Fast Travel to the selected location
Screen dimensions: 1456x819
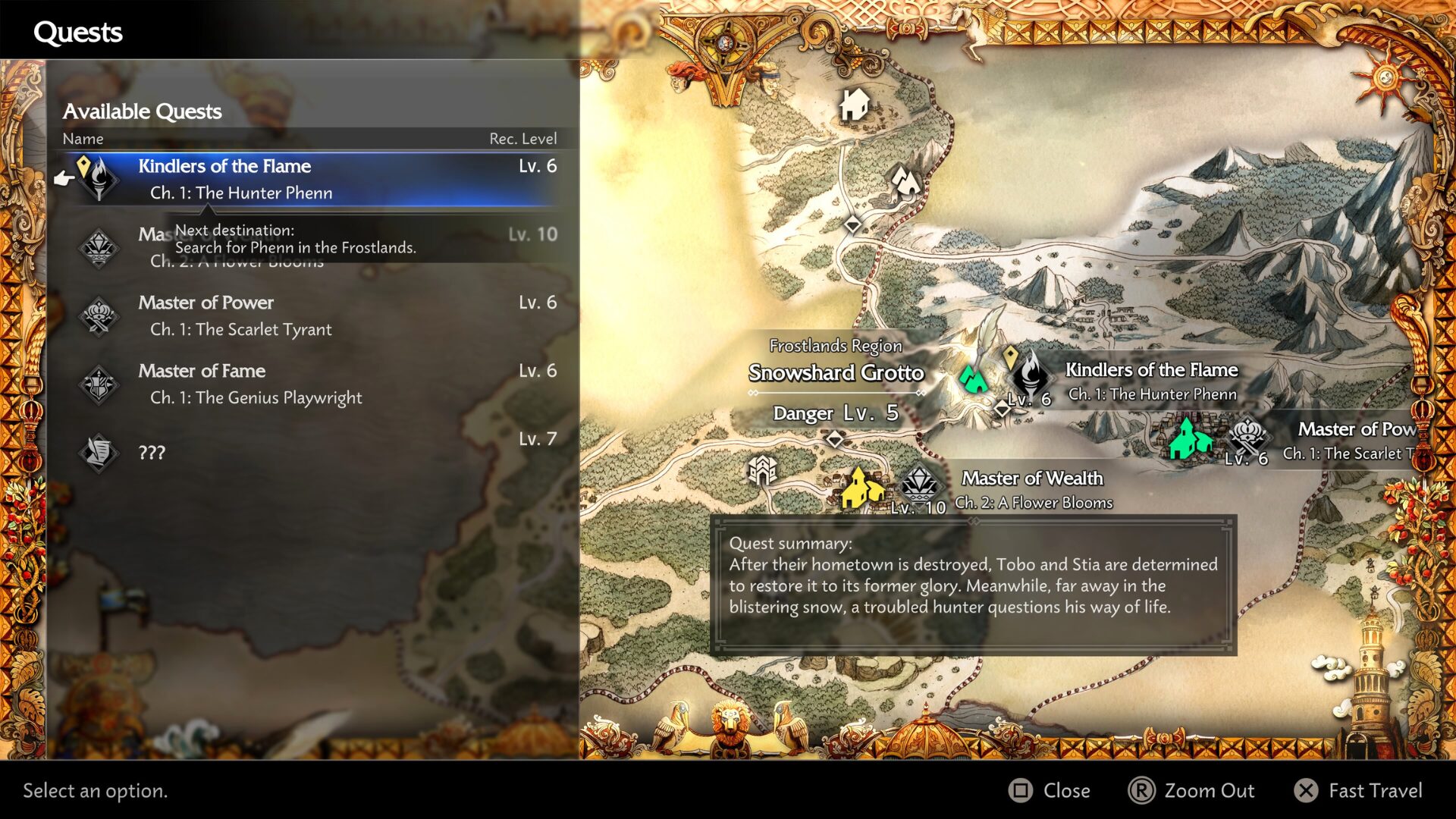click(1359, 791)
